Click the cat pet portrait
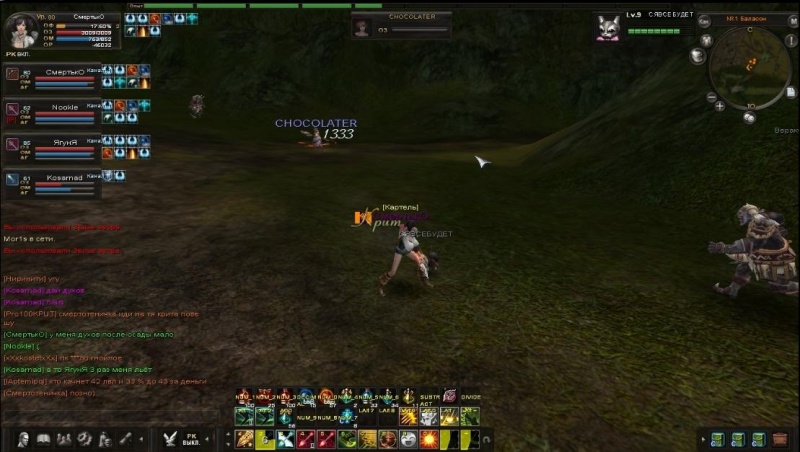800x452 pixels. point(607,26)
